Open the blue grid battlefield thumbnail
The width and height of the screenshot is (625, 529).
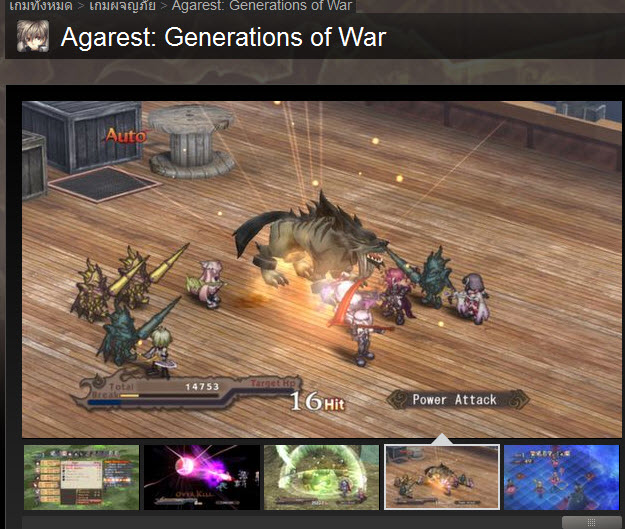coord(563,478)
